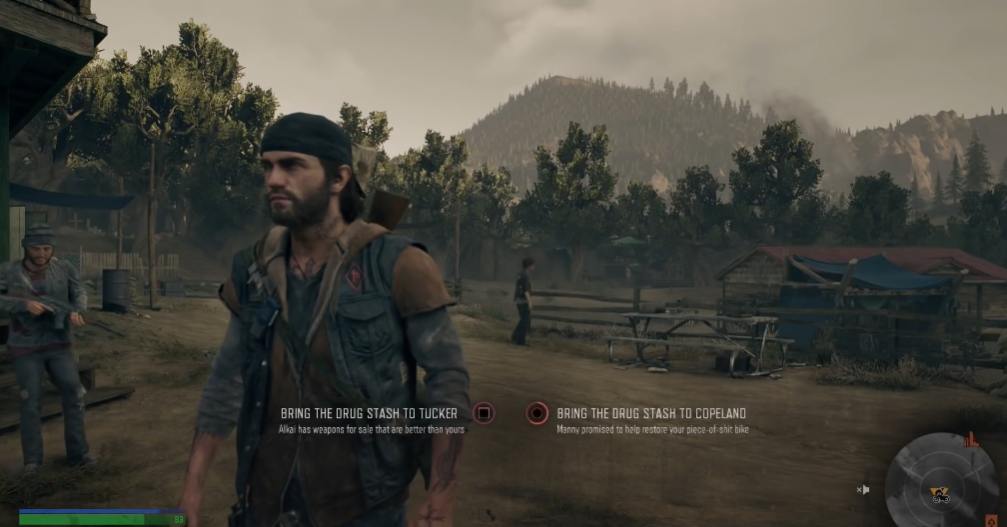Click the orange camp marker on the minimap rim
This screenshot has width=1007, height=527.
click(970, 438)
